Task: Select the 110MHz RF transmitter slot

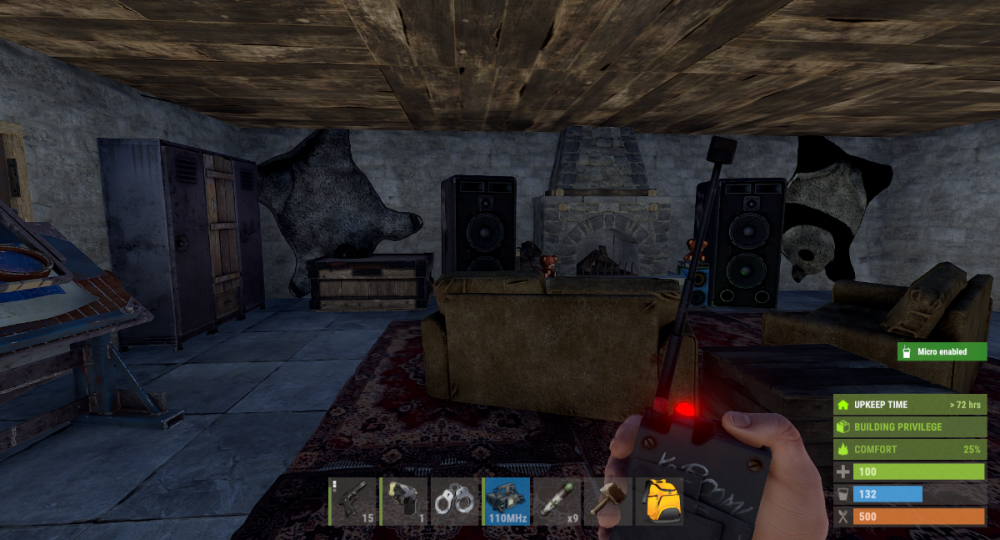Action: (506, 501)
